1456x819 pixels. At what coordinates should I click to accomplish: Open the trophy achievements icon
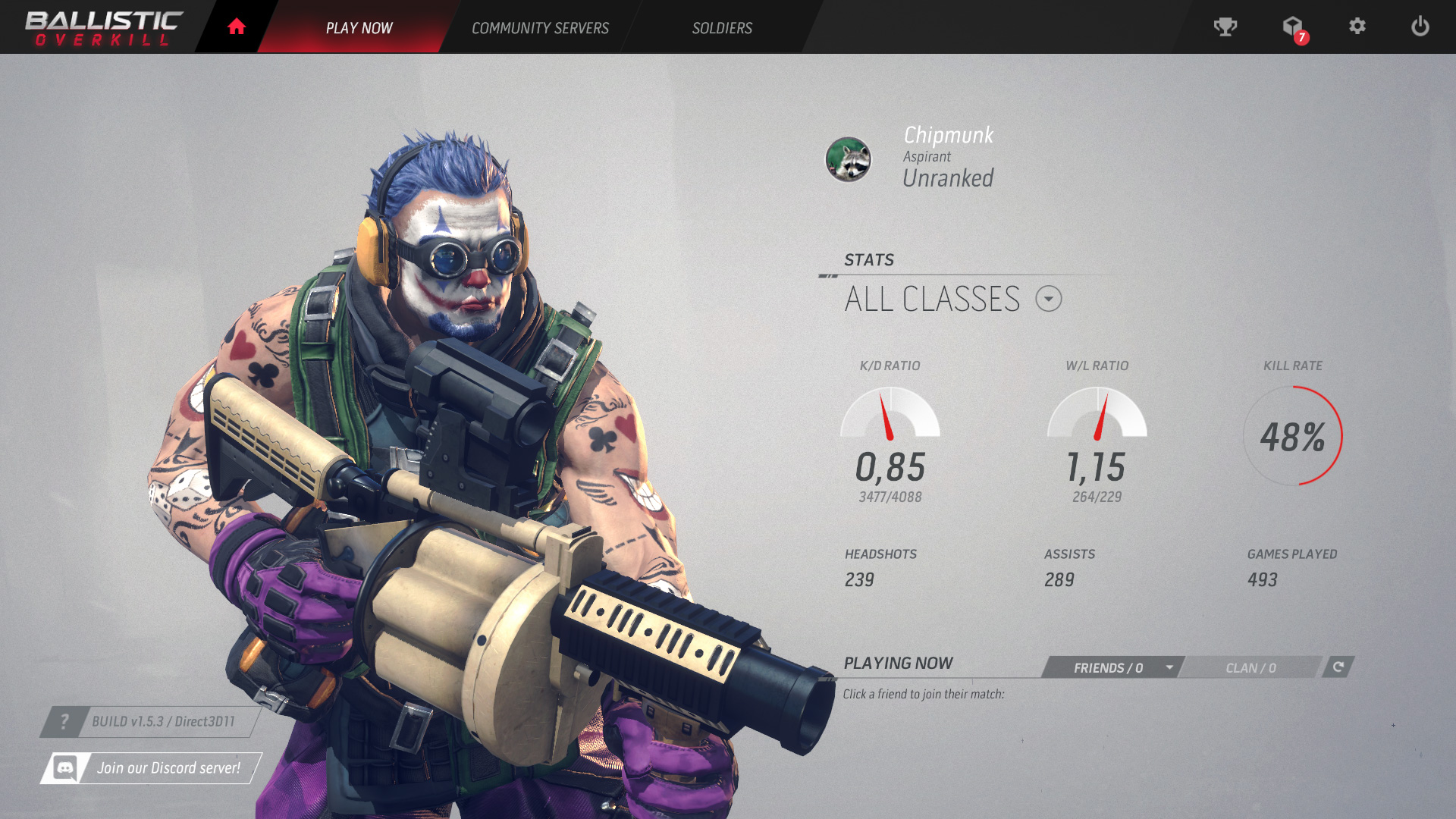1225,27
